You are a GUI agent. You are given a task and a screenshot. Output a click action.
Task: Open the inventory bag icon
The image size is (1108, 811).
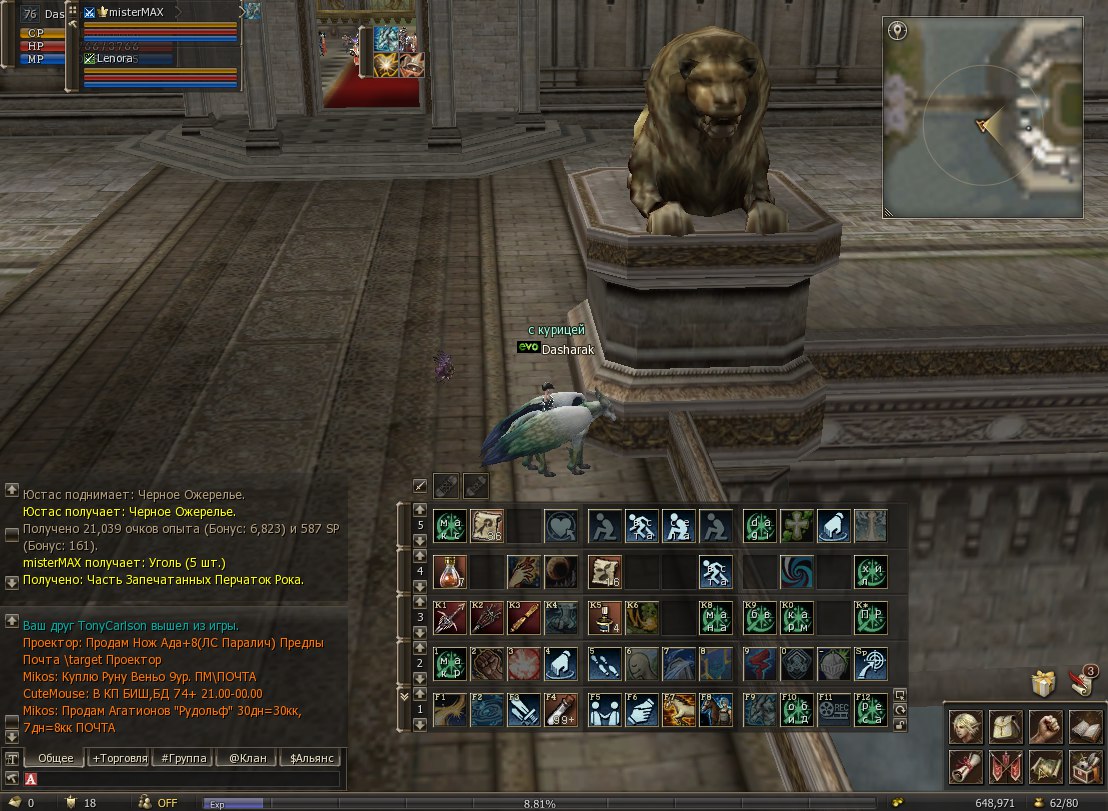pos(1005,727)
